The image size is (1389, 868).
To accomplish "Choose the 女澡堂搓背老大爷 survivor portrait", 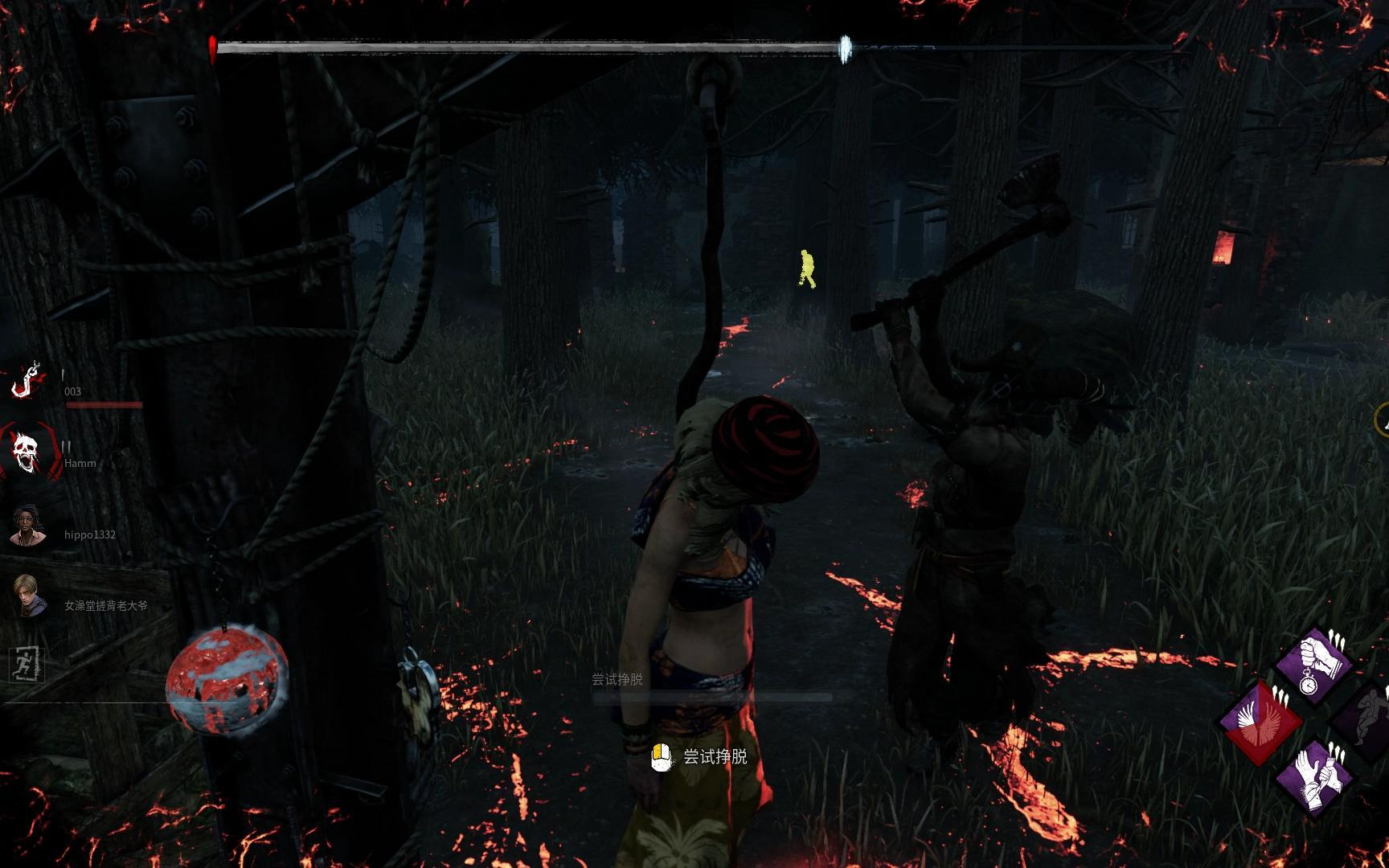I will click(x=29, y=596).
